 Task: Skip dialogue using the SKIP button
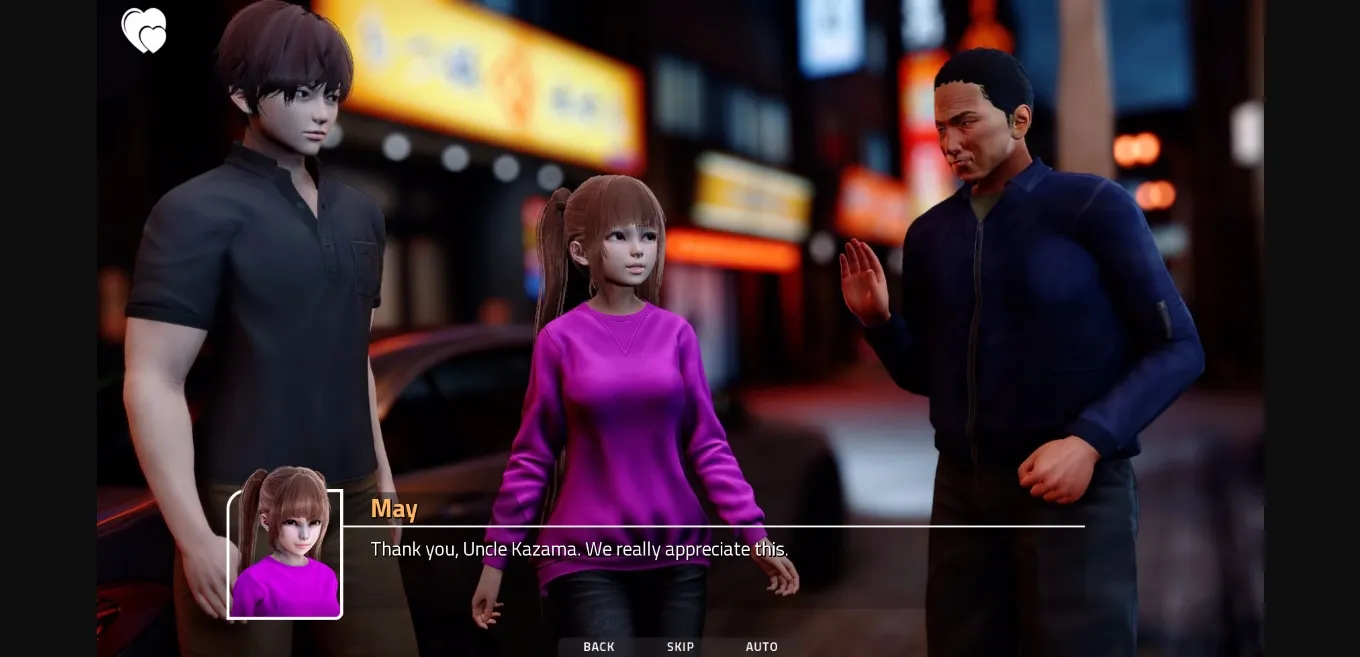680,647
